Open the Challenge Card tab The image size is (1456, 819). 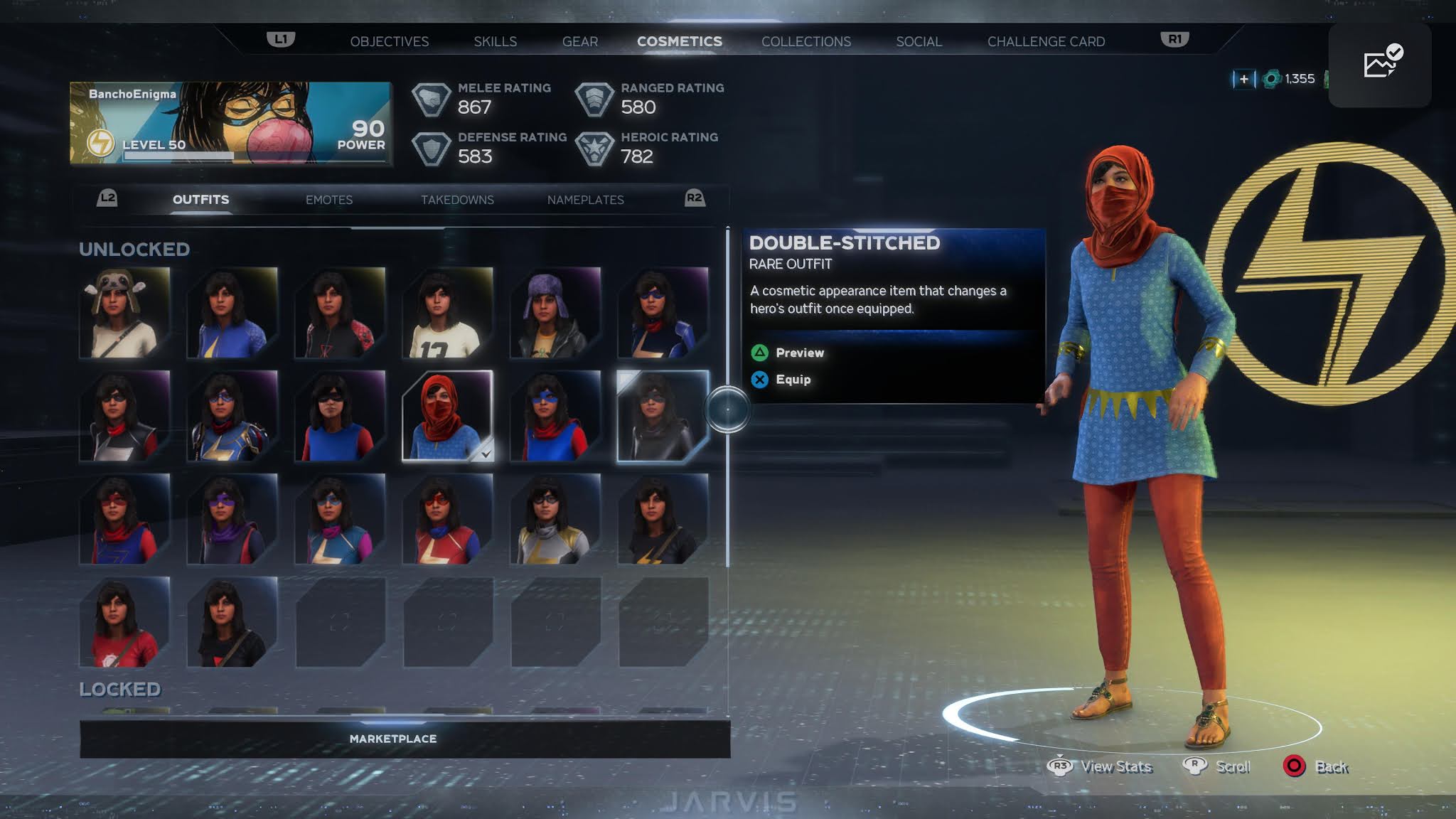[1045, 41]
